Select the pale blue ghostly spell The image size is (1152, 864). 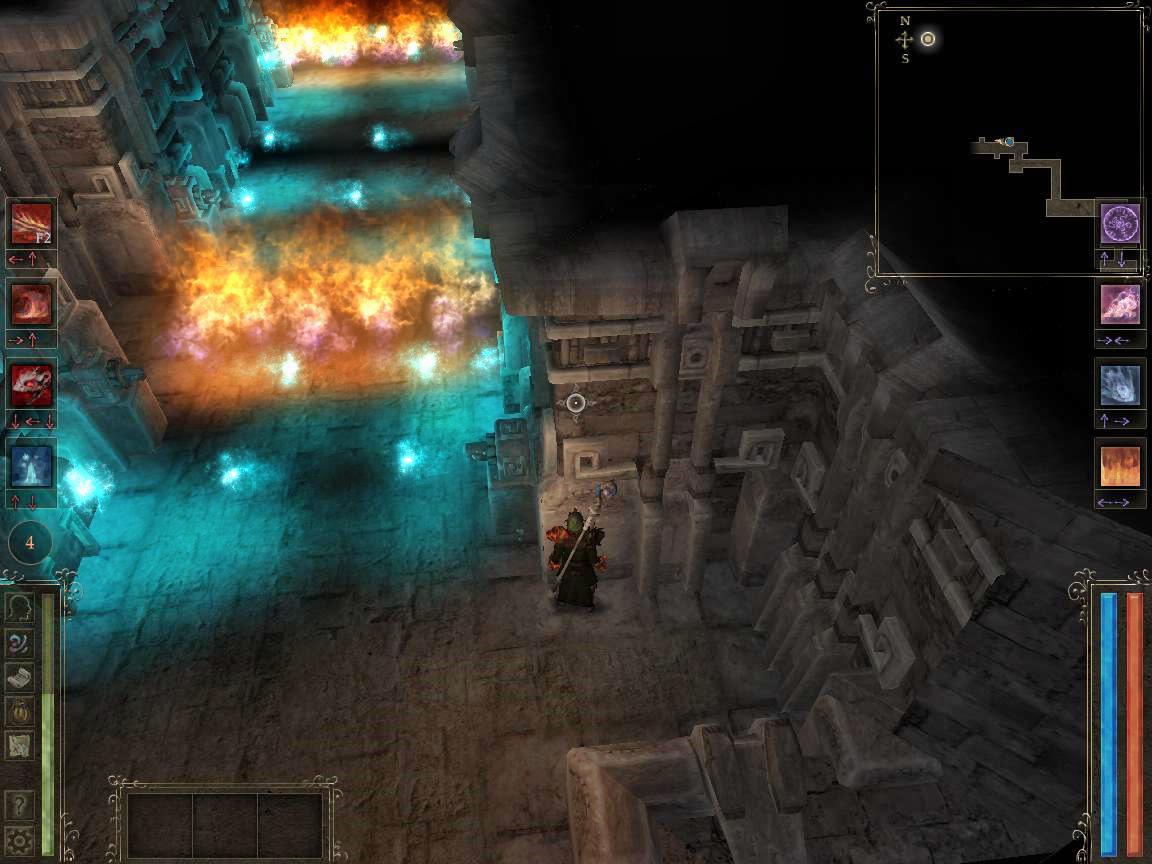coord(1120,385)
